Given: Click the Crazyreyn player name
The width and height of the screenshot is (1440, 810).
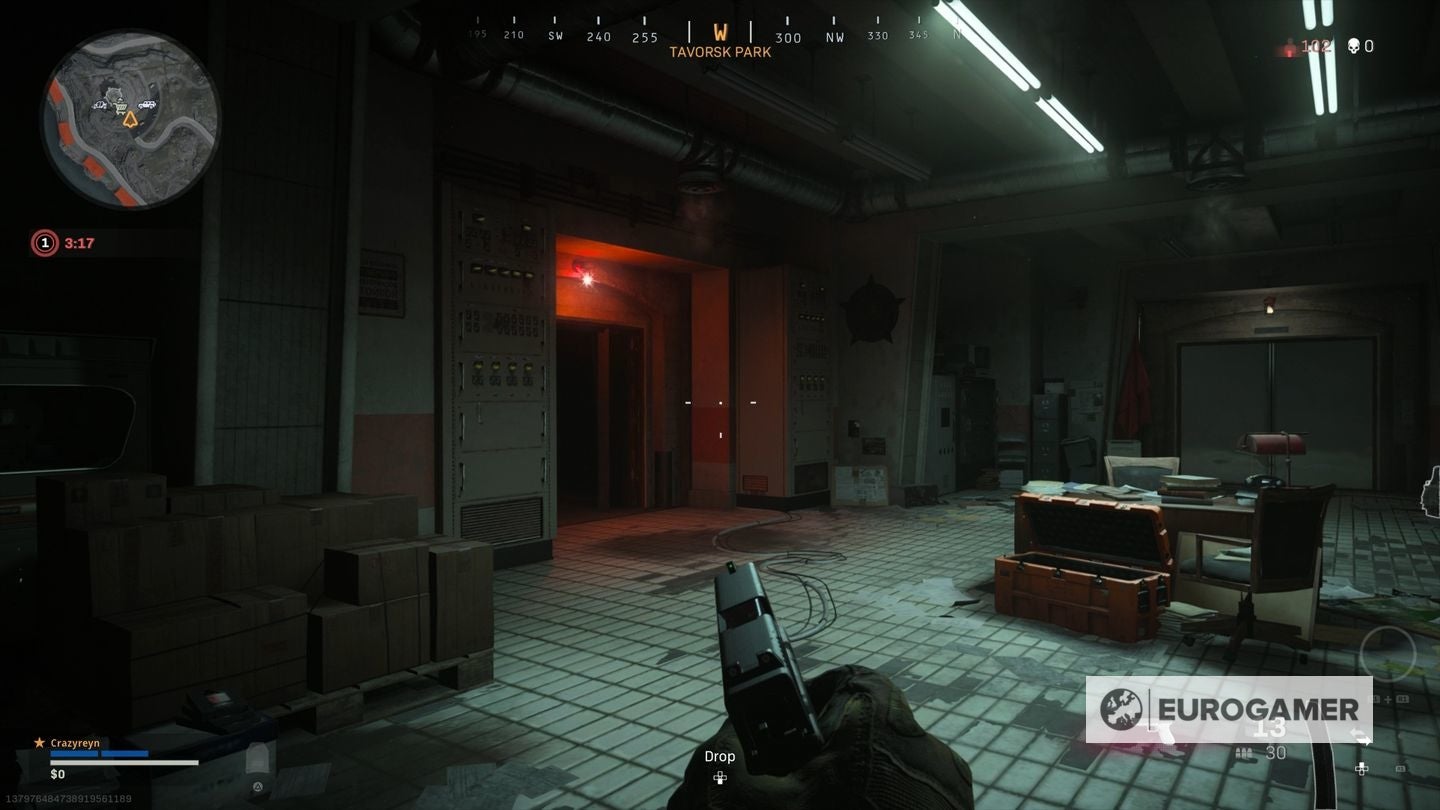Looking at the screenshot, I should point(76,742).
